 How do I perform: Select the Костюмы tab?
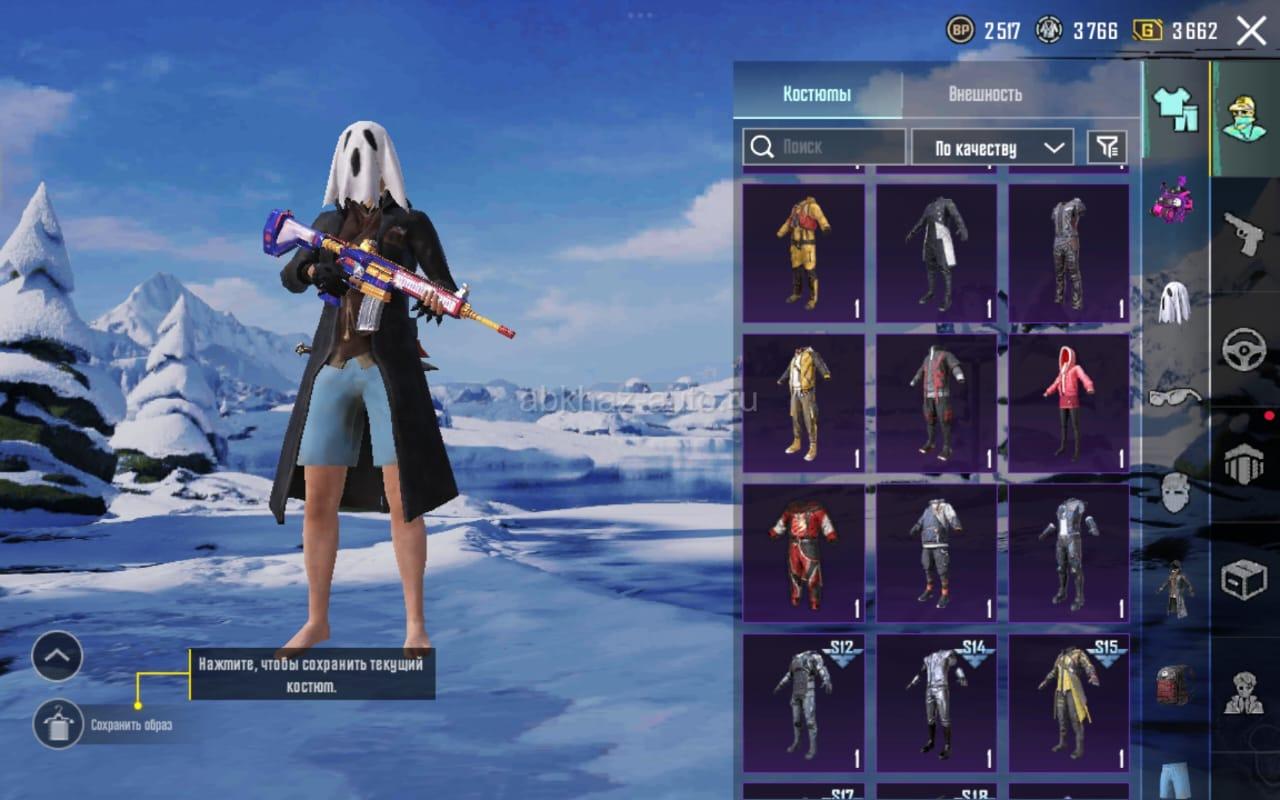click(817, 94)
